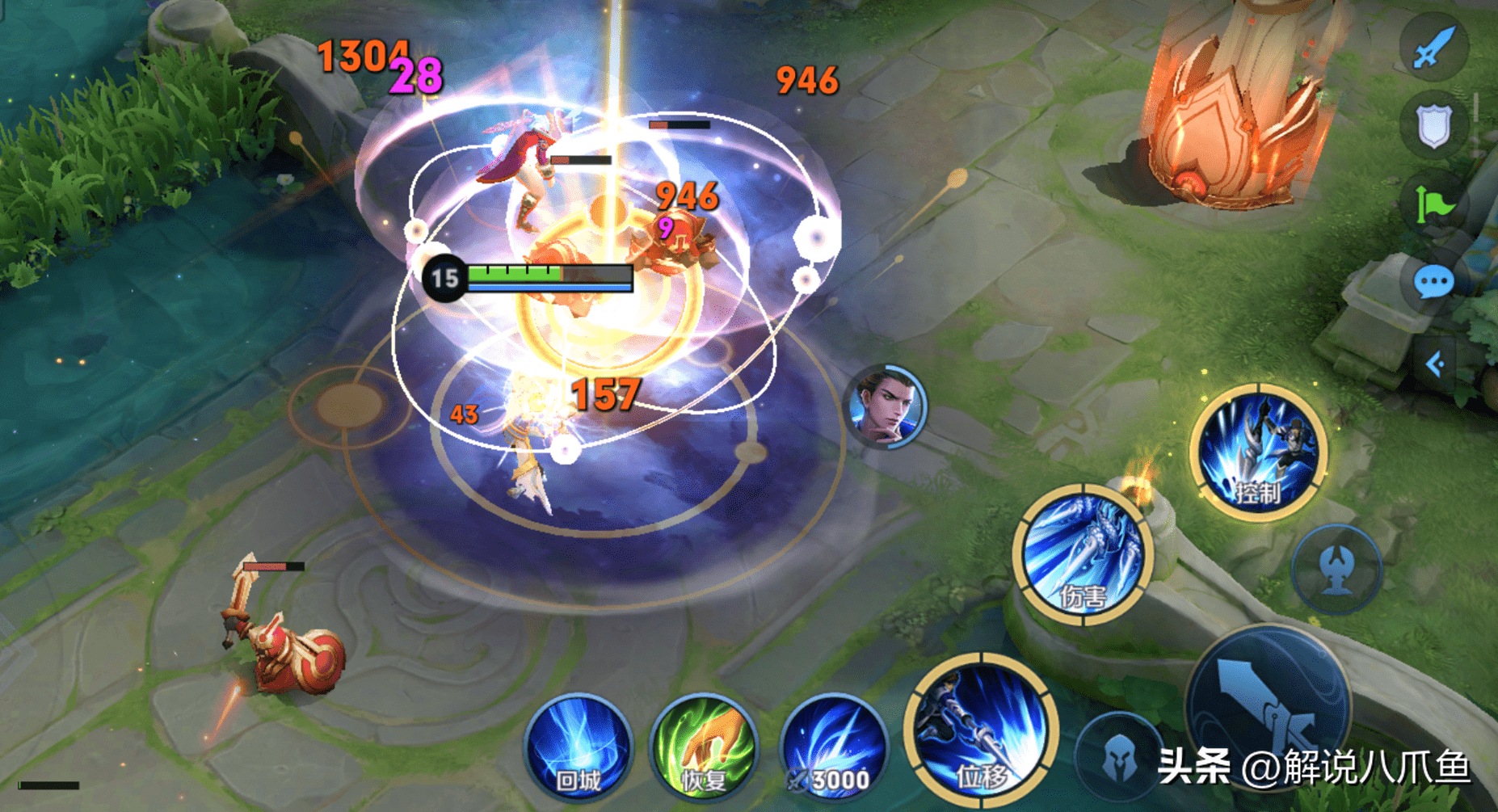The height and width of the screenshot is (812, 1498).
Task: Send the green flag gather signal
Action: (x=1434, y=204)
